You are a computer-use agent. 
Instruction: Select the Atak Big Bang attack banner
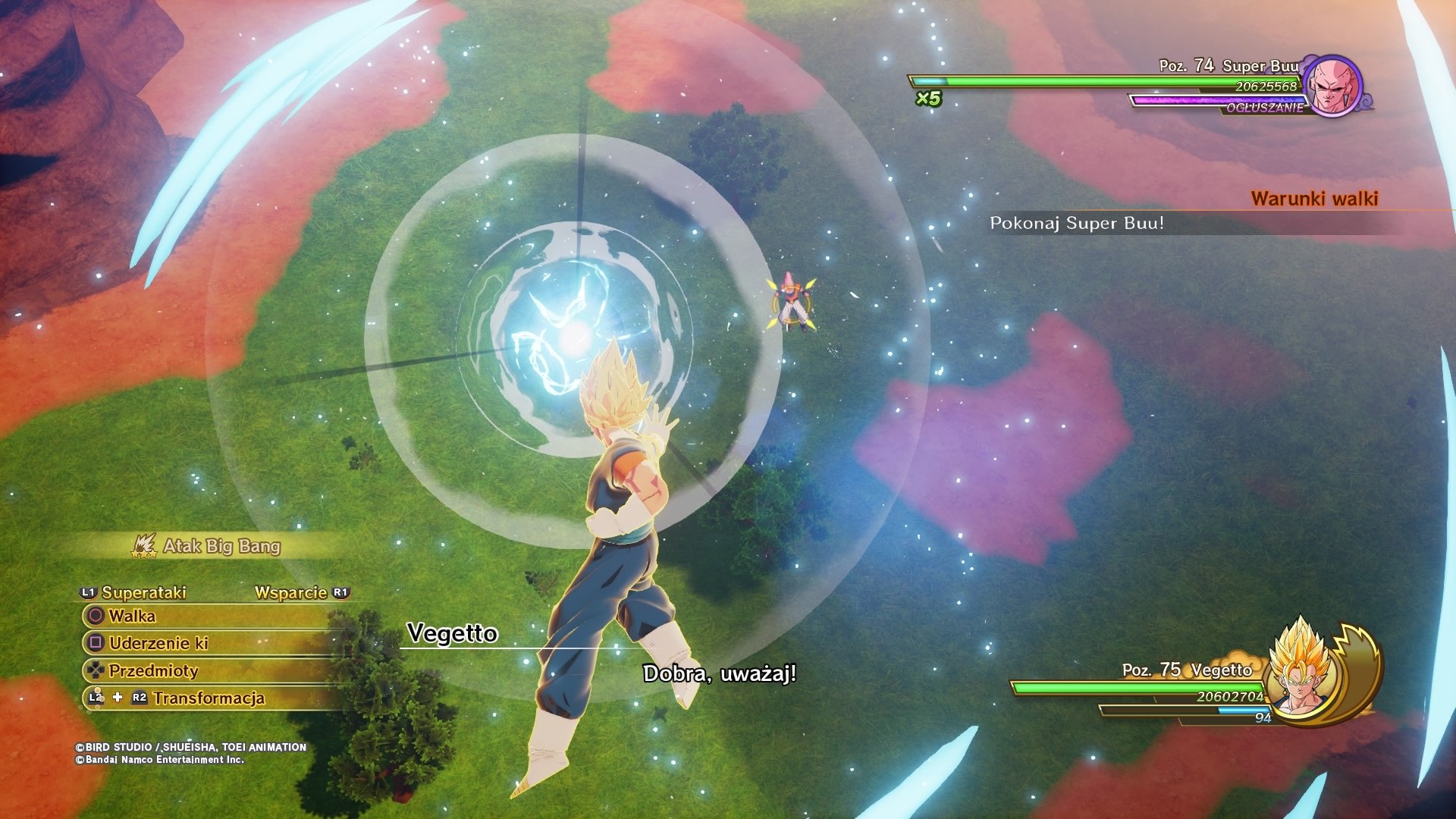coord(221,546)
